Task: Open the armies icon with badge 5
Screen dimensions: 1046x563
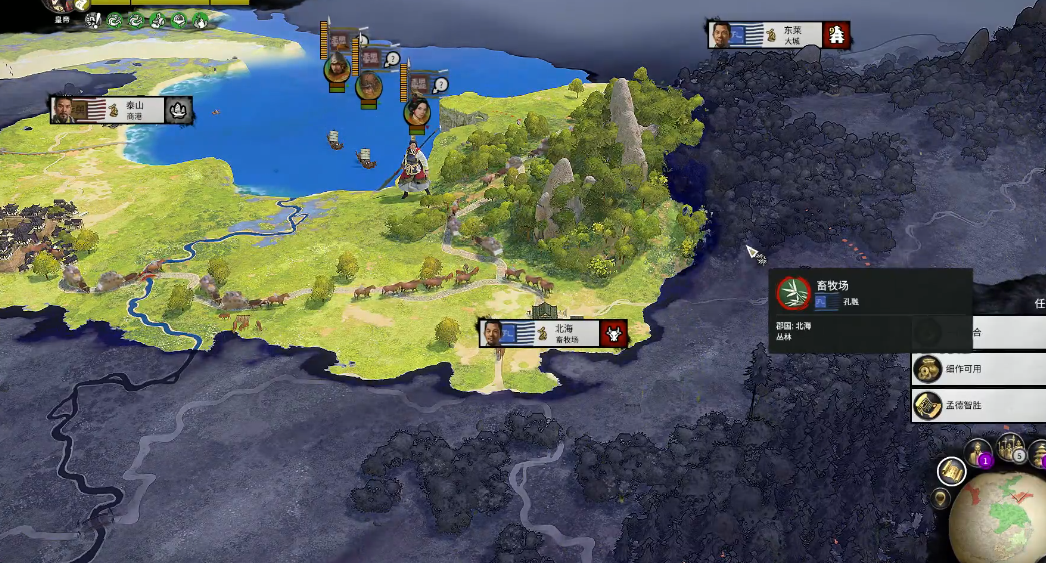Action: pos(1011,448)
